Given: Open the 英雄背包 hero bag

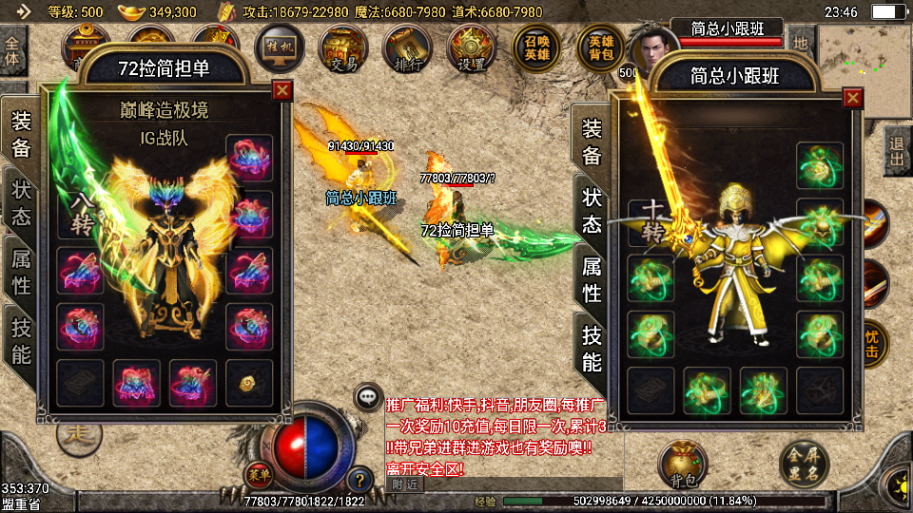Looking at the screenshot, I should coord(601,47).
